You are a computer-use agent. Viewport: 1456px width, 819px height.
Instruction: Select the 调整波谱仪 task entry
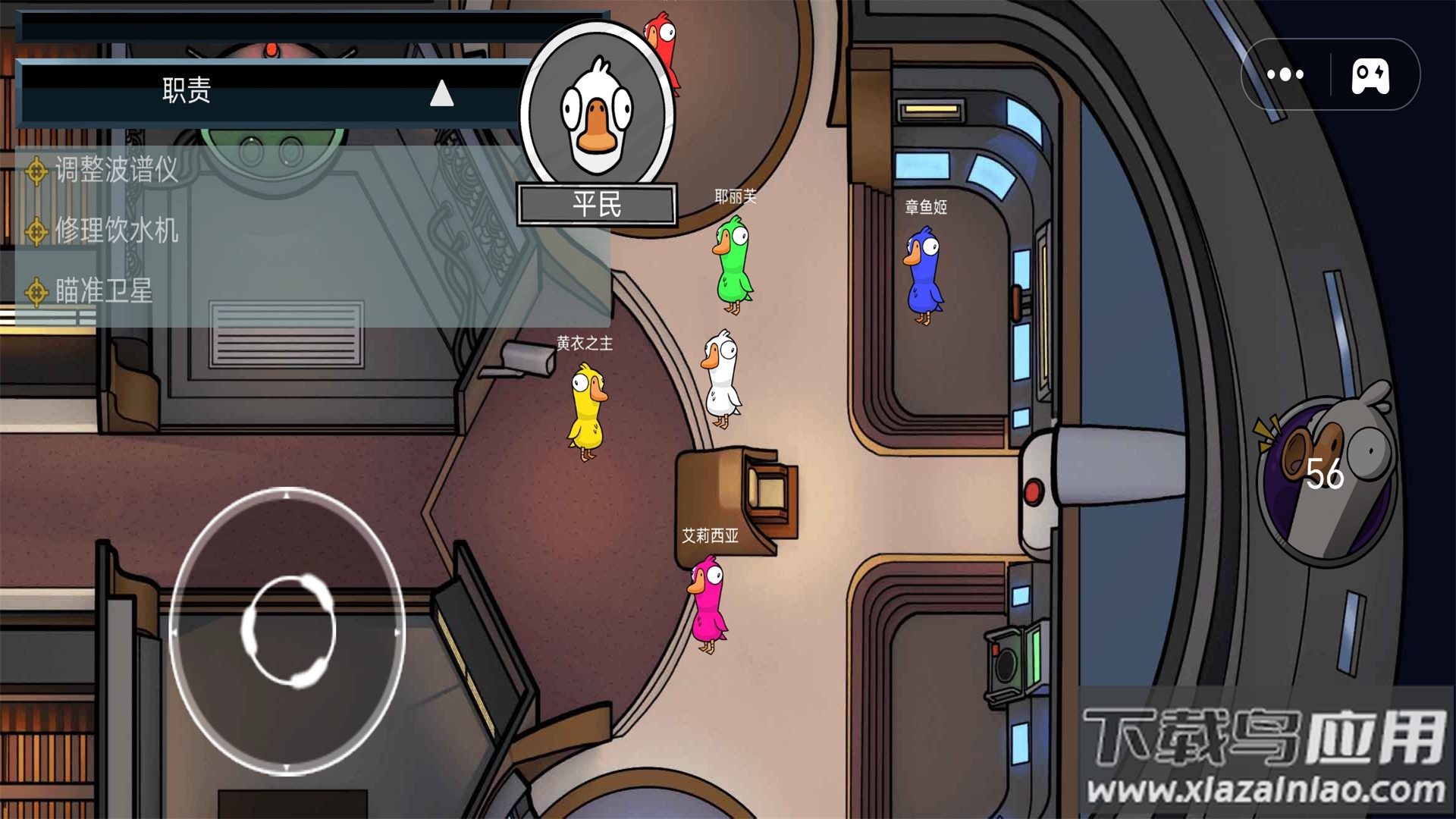116,170
